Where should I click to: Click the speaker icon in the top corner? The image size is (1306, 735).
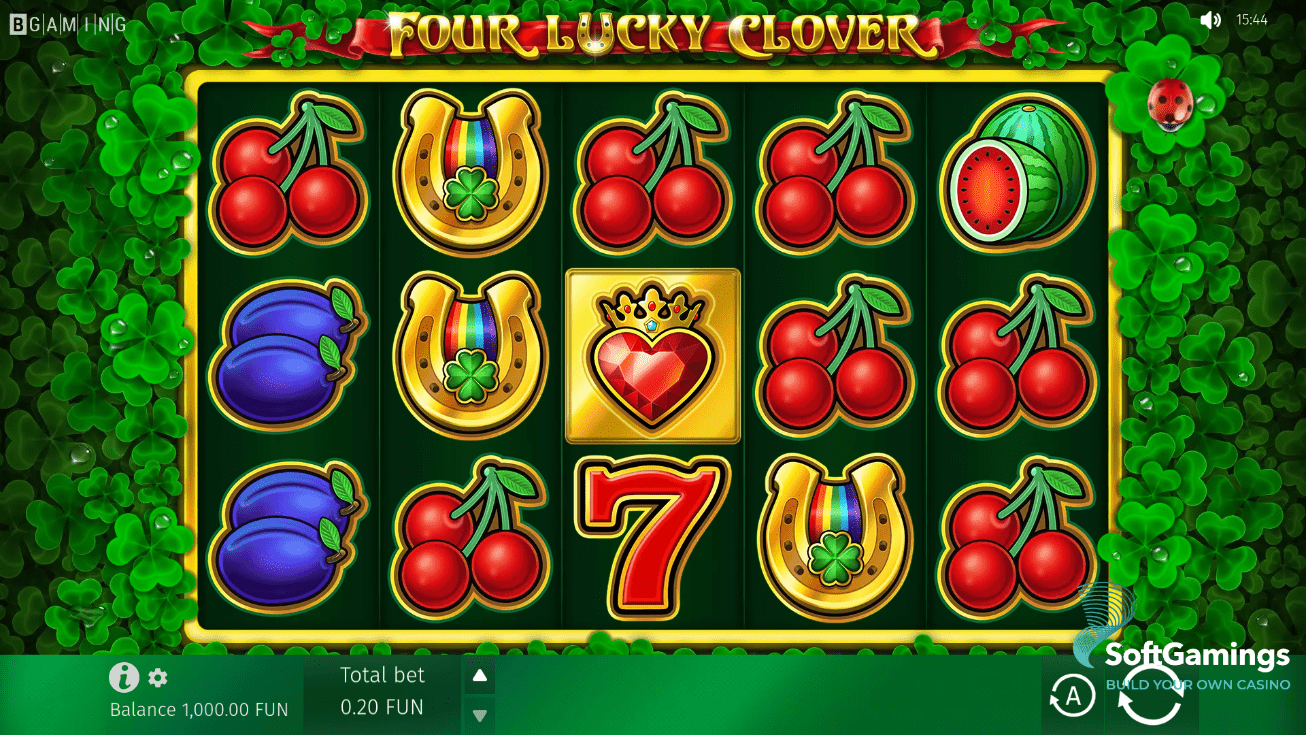coord(1209,18)
